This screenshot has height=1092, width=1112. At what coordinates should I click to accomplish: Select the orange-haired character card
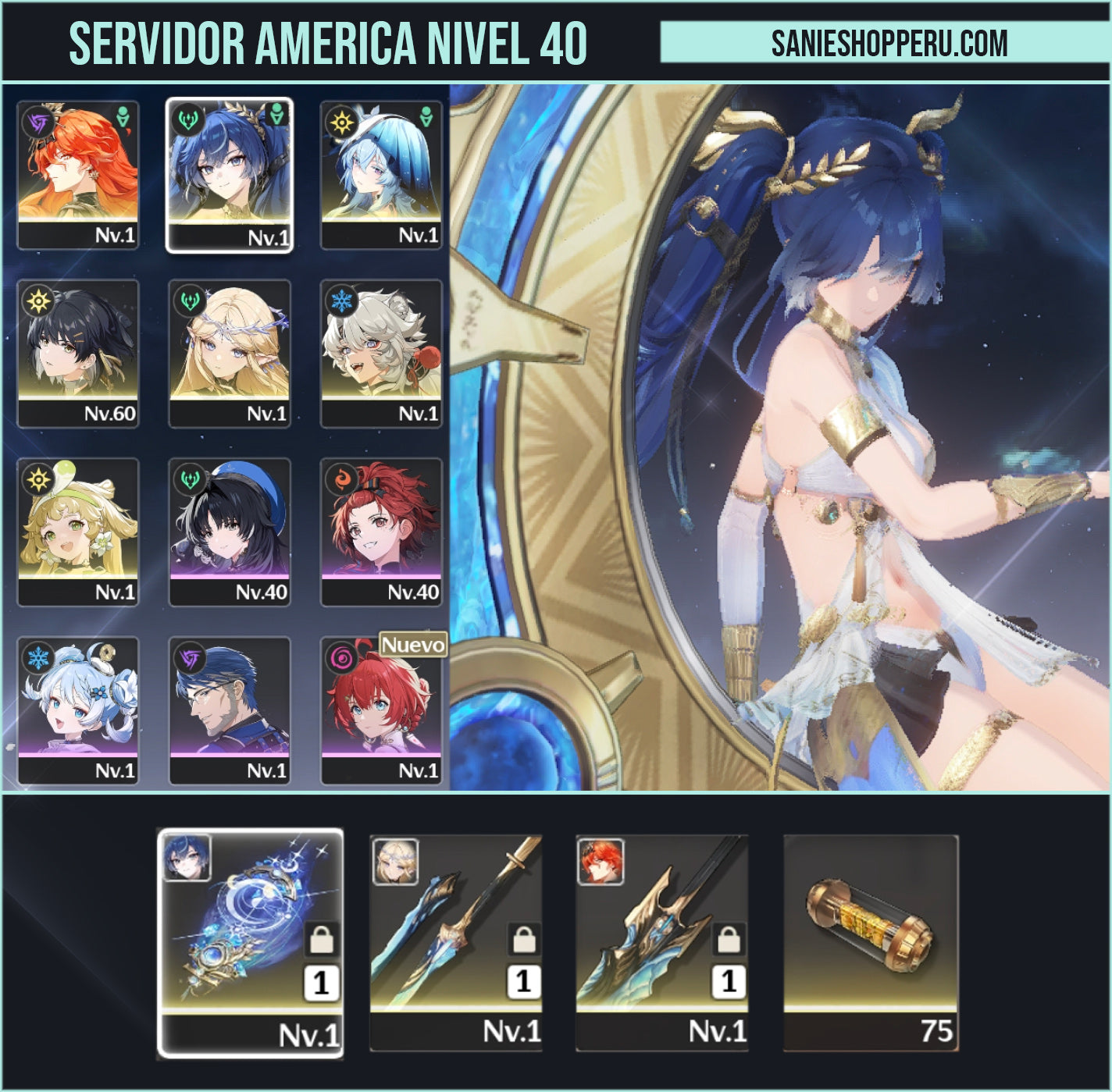coord(78,175)
